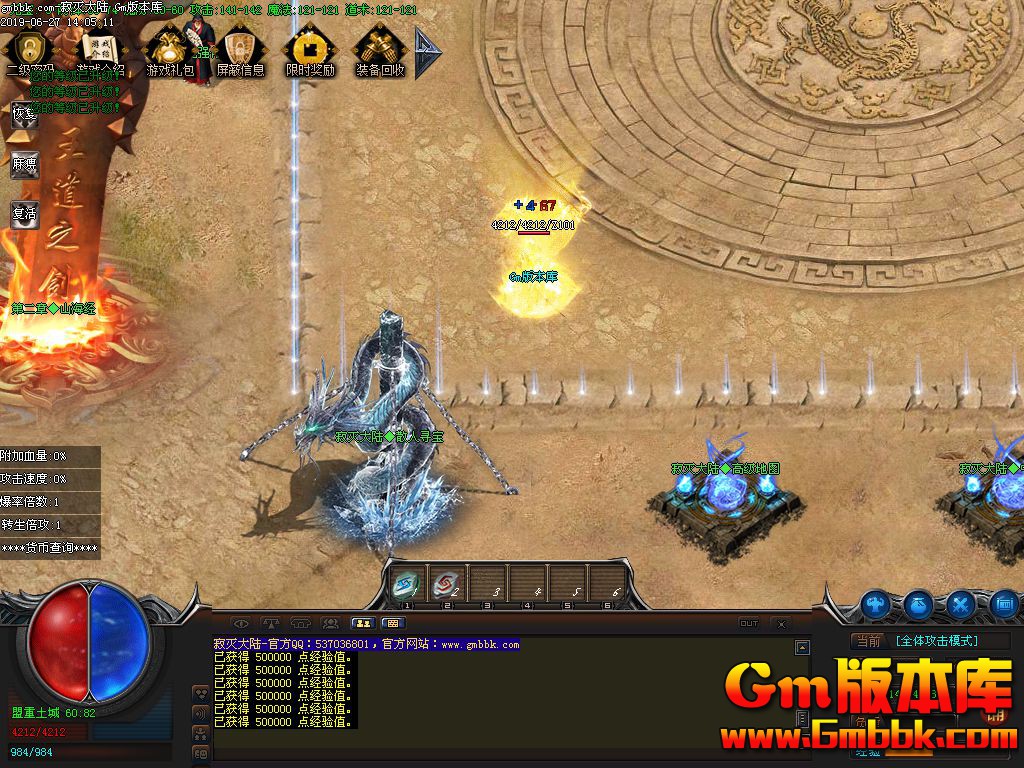Toggle the eye icon above the chat
Screen dimensions: 1024x768
click(241, 623)
